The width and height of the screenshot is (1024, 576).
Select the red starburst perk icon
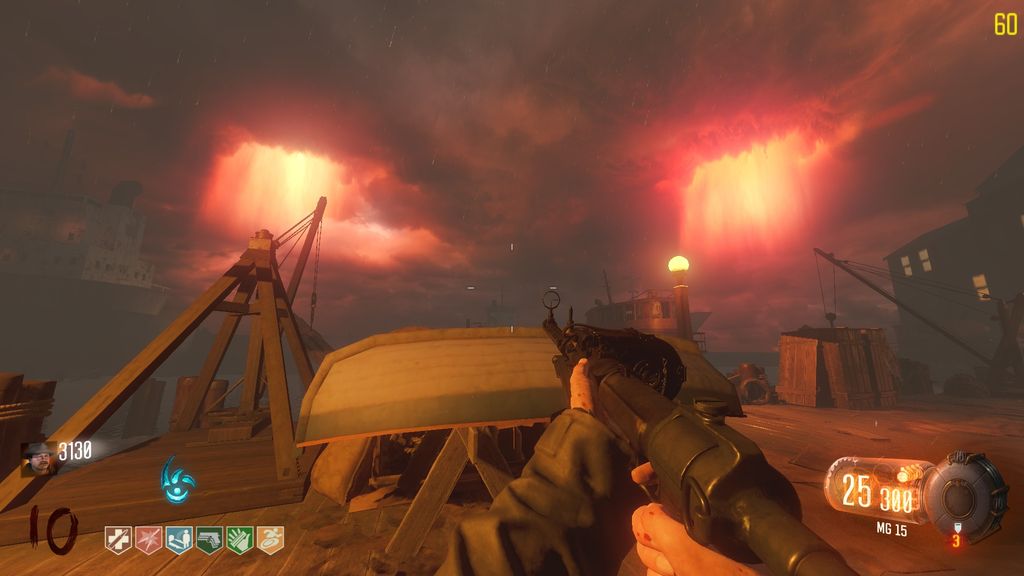[148, 540]
